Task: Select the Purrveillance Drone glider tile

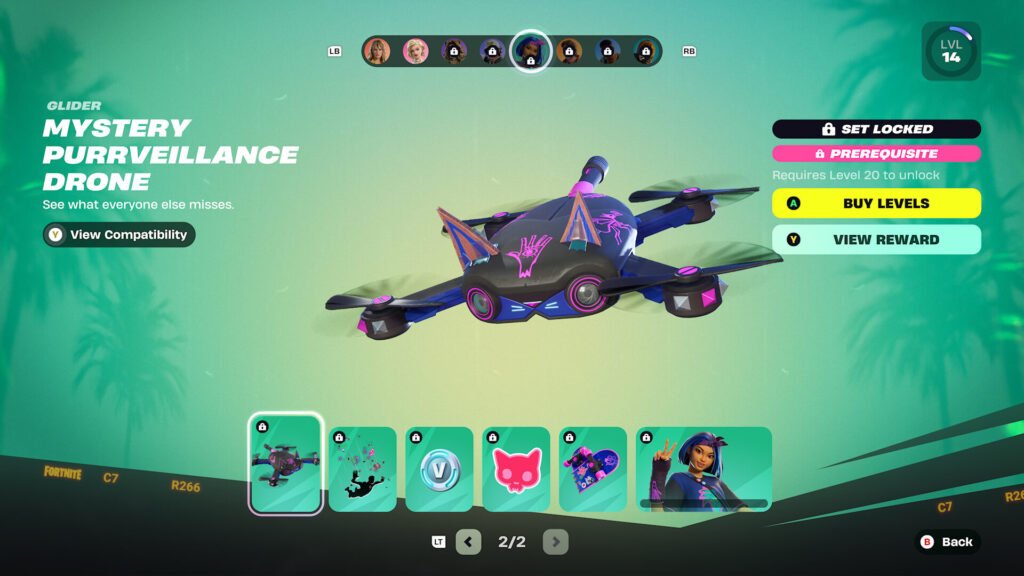Action: pos(286,463)
